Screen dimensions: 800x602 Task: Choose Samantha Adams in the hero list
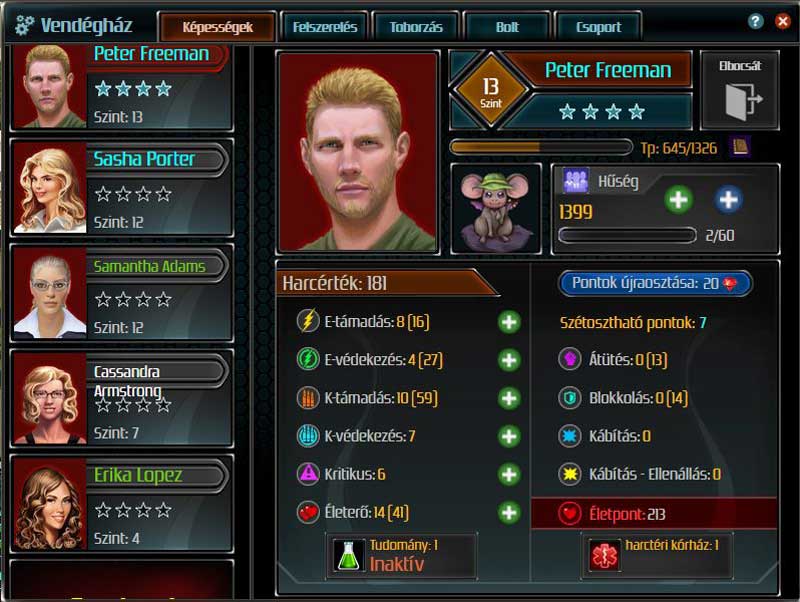(x=121, y=291)
